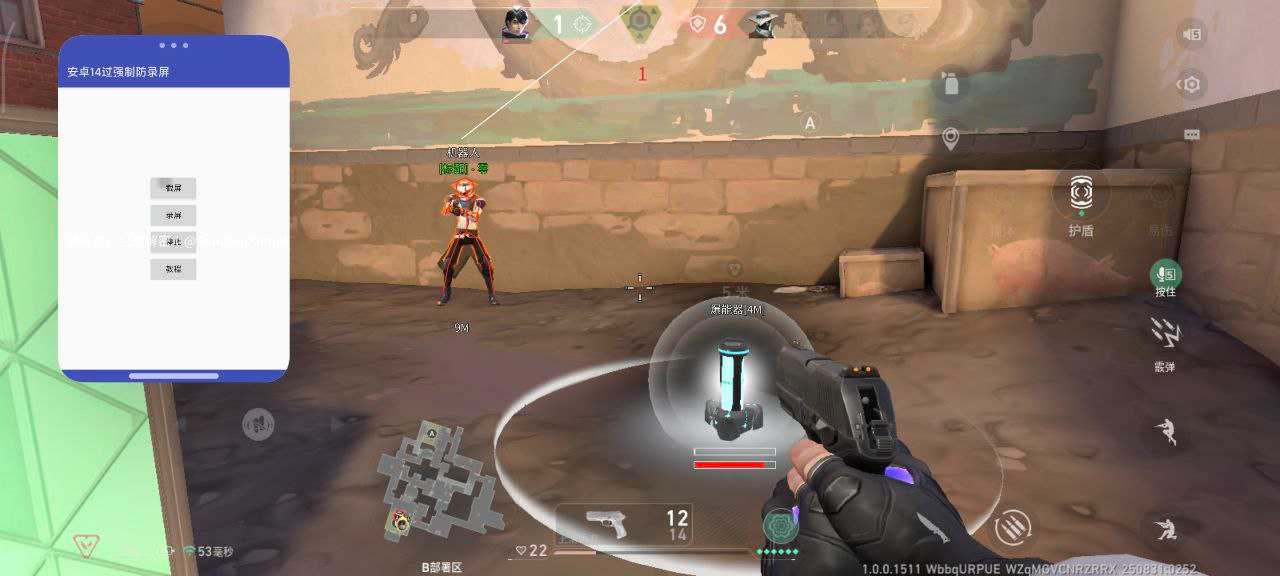Hold the green microphone voice button
This screenshot has width=1280, height=576.
[x=1165, y=275]
